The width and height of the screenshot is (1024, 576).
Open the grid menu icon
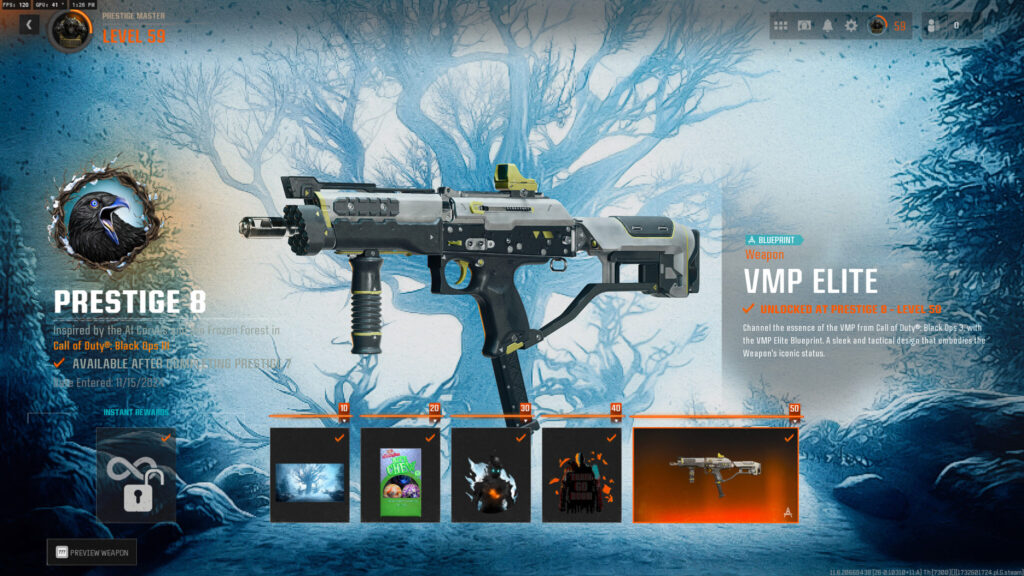[x=781, y=26]
